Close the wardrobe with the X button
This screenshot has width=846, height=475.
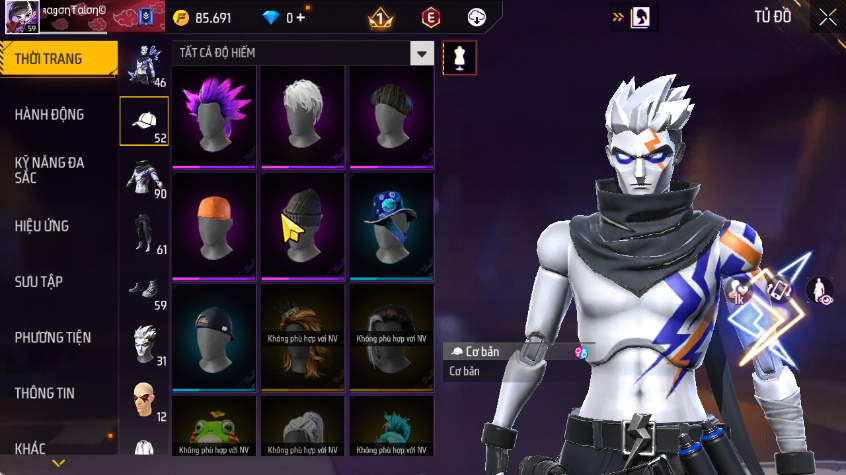pos(828,17)
